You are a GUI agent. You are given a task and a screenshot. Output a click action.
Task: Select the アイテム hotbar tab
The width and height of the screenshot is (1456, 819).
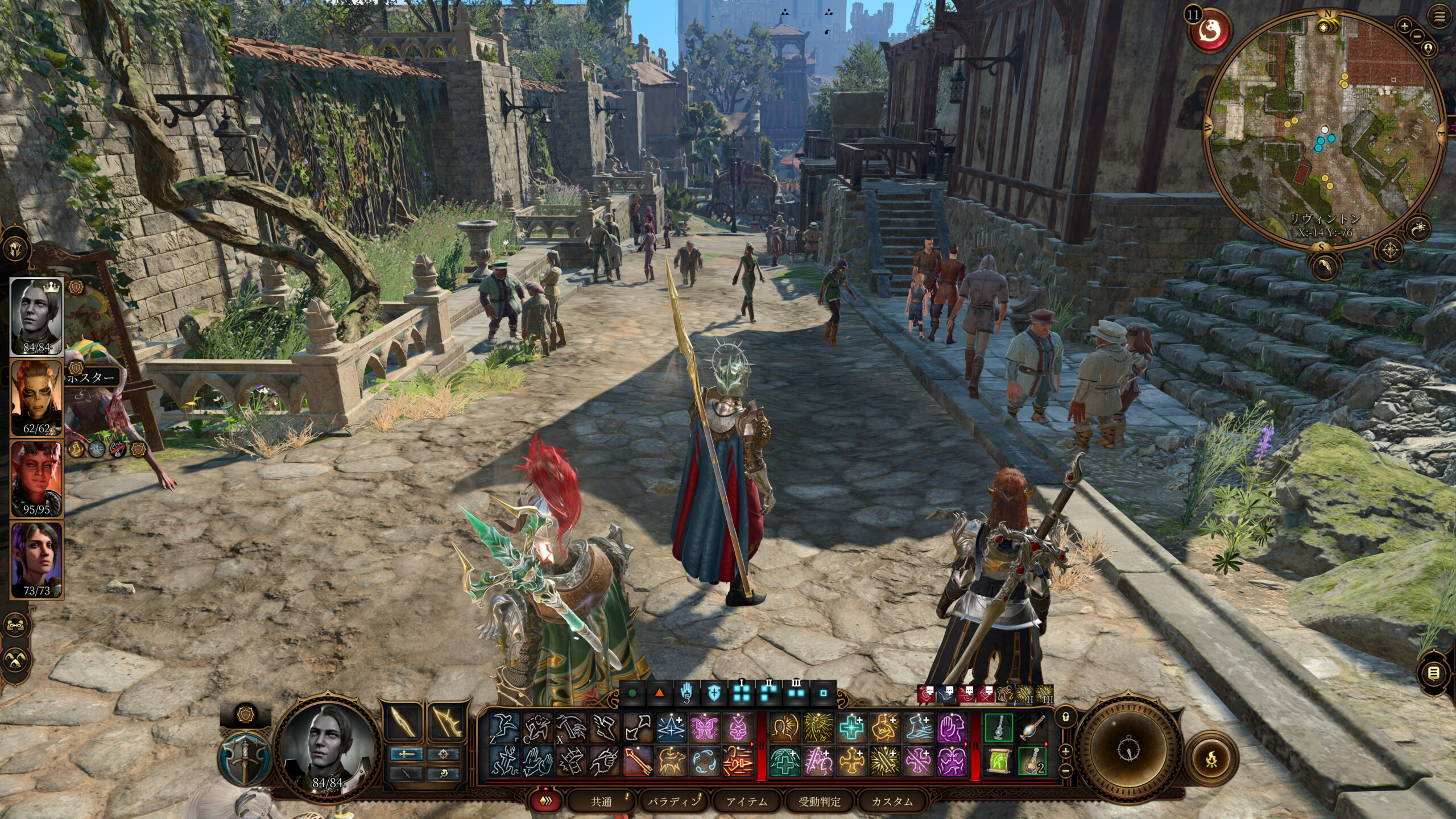tap(746, 801)
